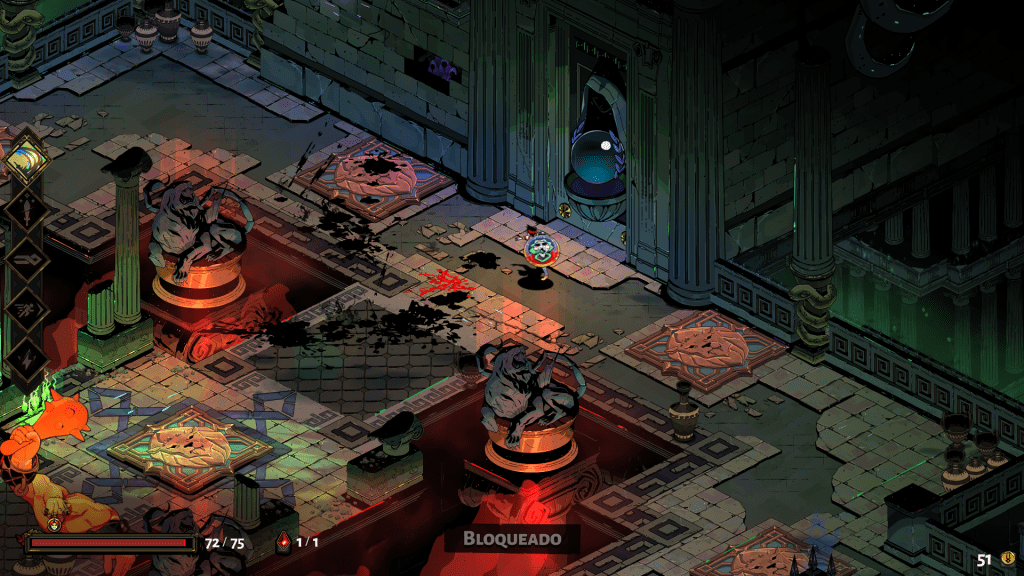Click the skull icon above the health bar
Screen dimensions: 1024x576
54,523
